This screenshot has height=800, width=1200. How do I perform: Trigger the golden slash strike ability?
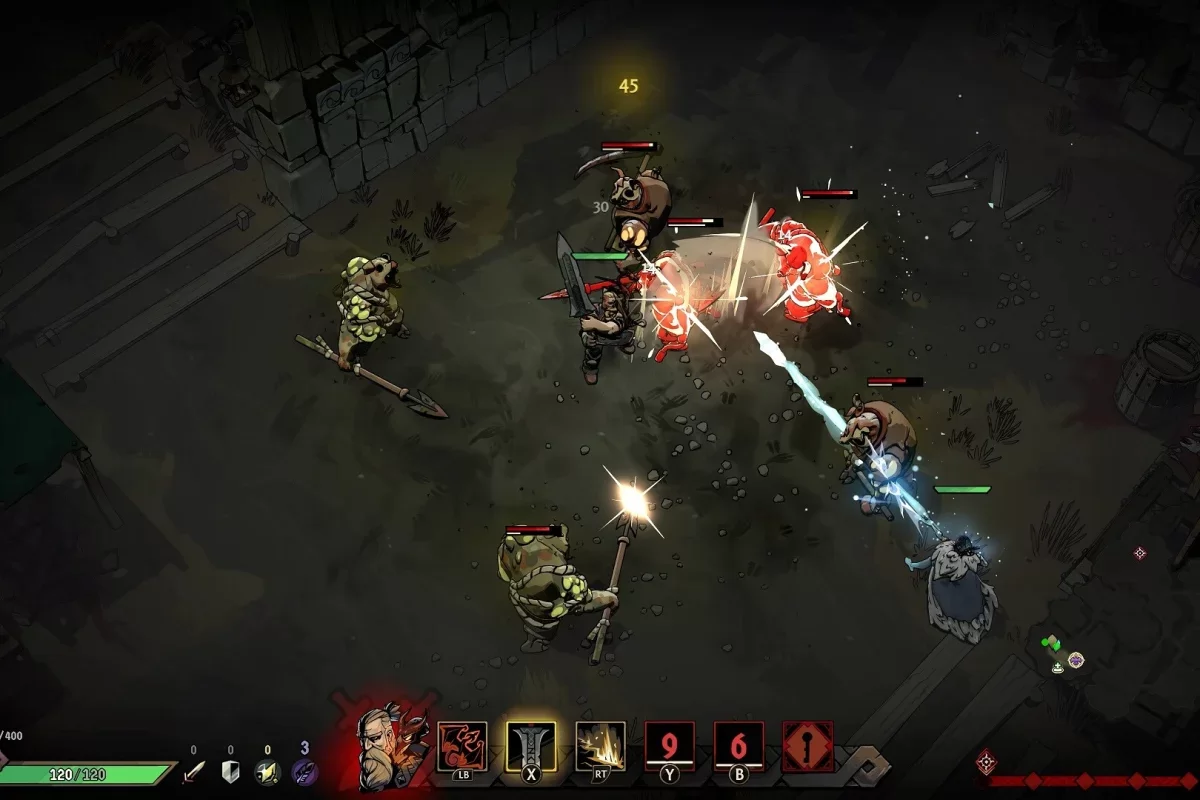point(600,746)
